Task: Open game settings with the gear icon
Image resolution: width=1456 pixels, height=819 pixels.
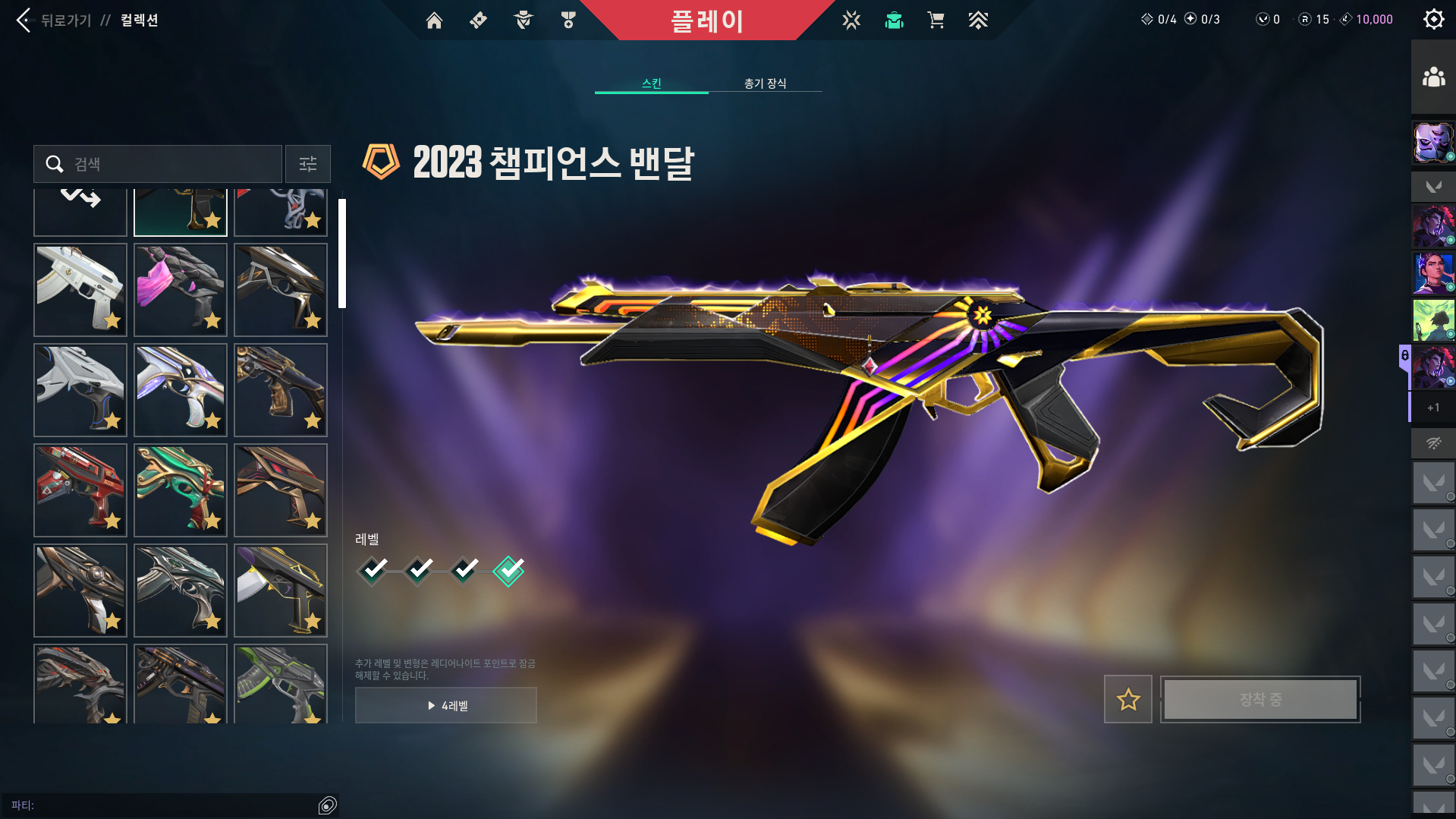Action: point(1433,19)
